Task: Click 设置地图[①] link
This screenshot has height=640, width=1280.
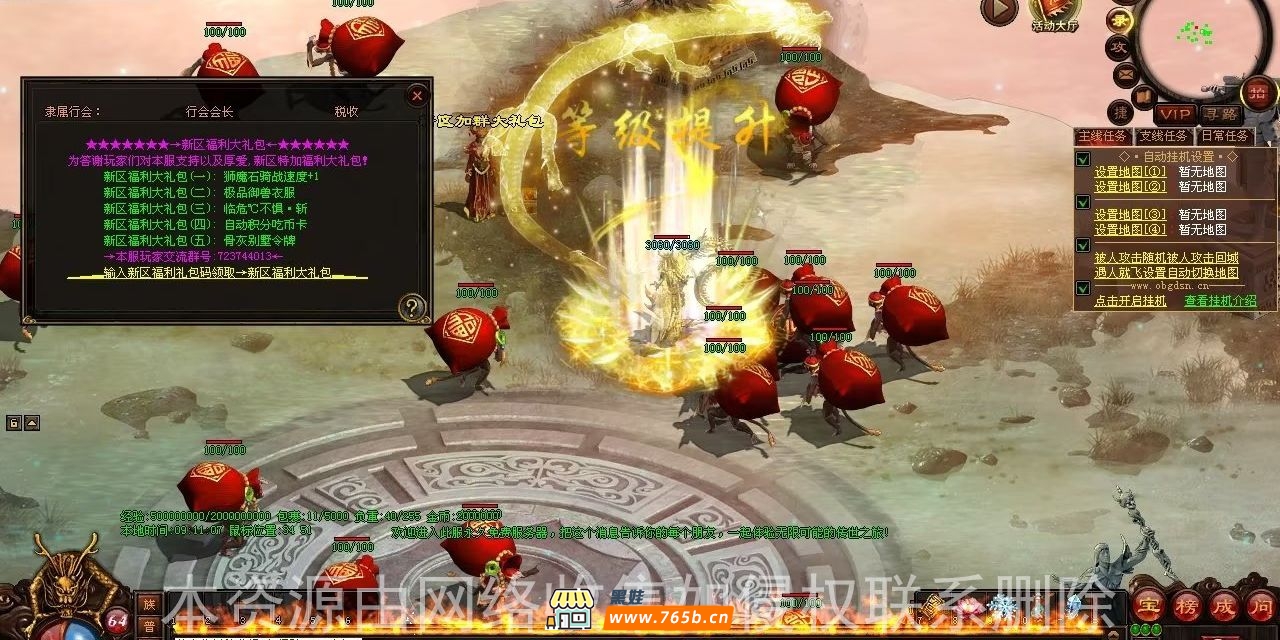Action: coord(1129,171)
